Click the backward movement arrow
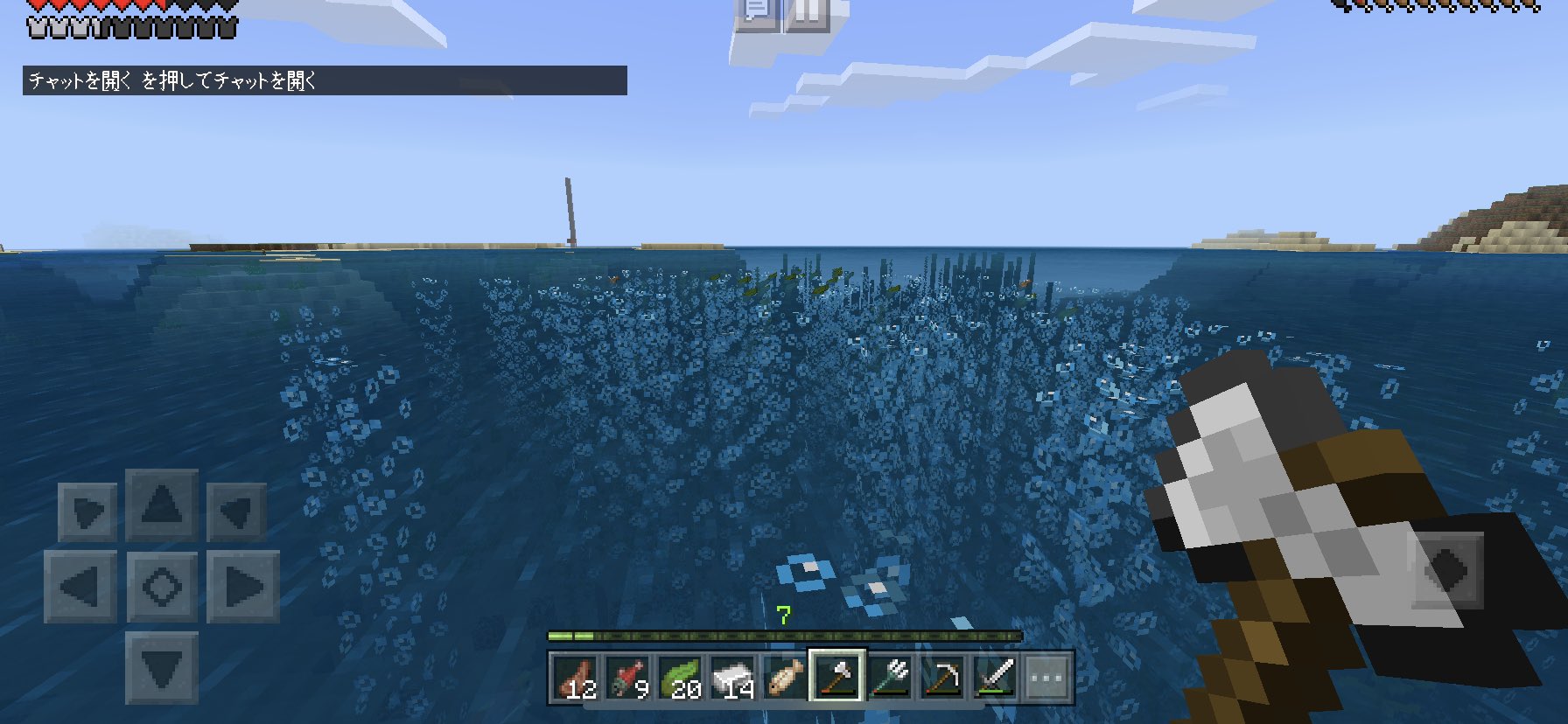Image resolution: width=1568 pixels, height=724 pixels. coord(161,670)
